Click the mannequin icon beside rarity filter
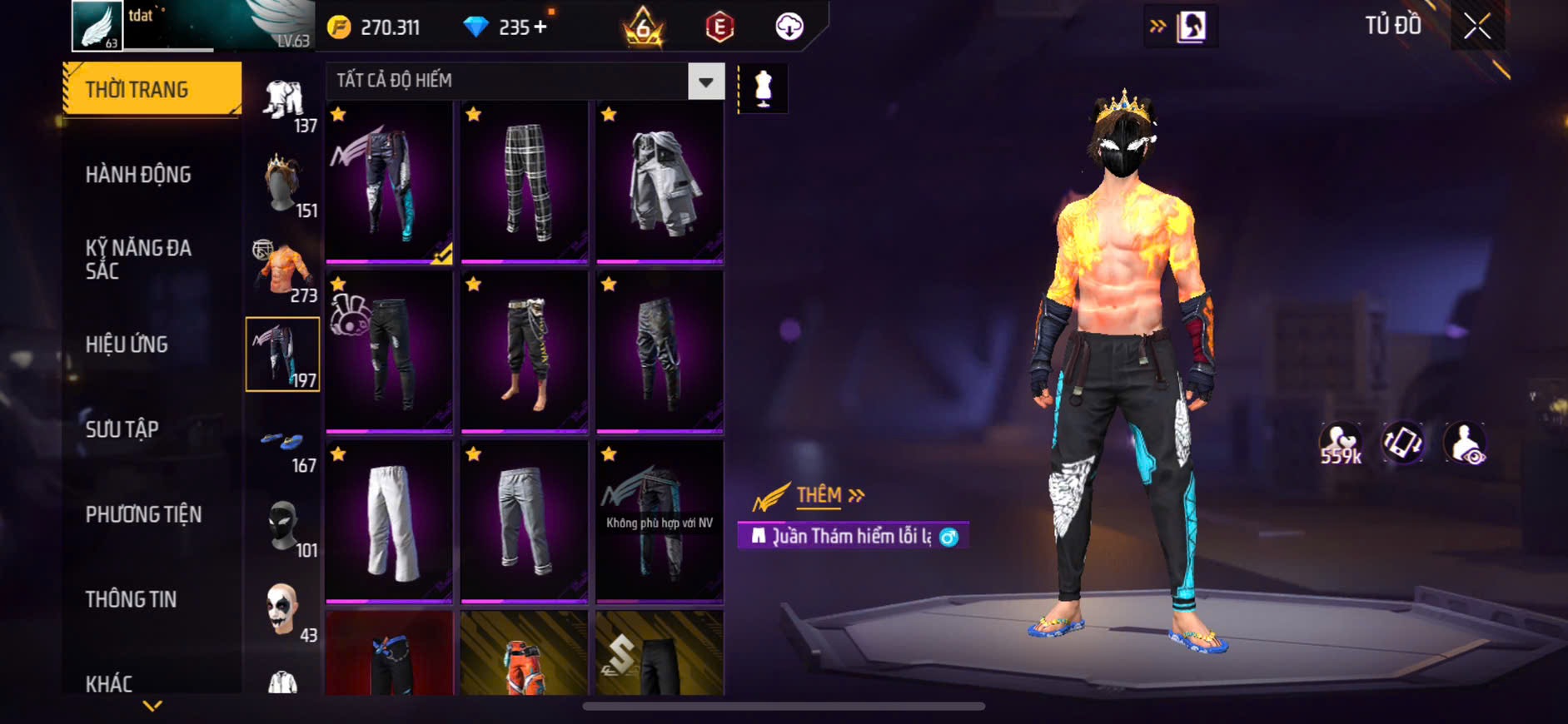Screen dimensions: 1568x724 (763, 88)
